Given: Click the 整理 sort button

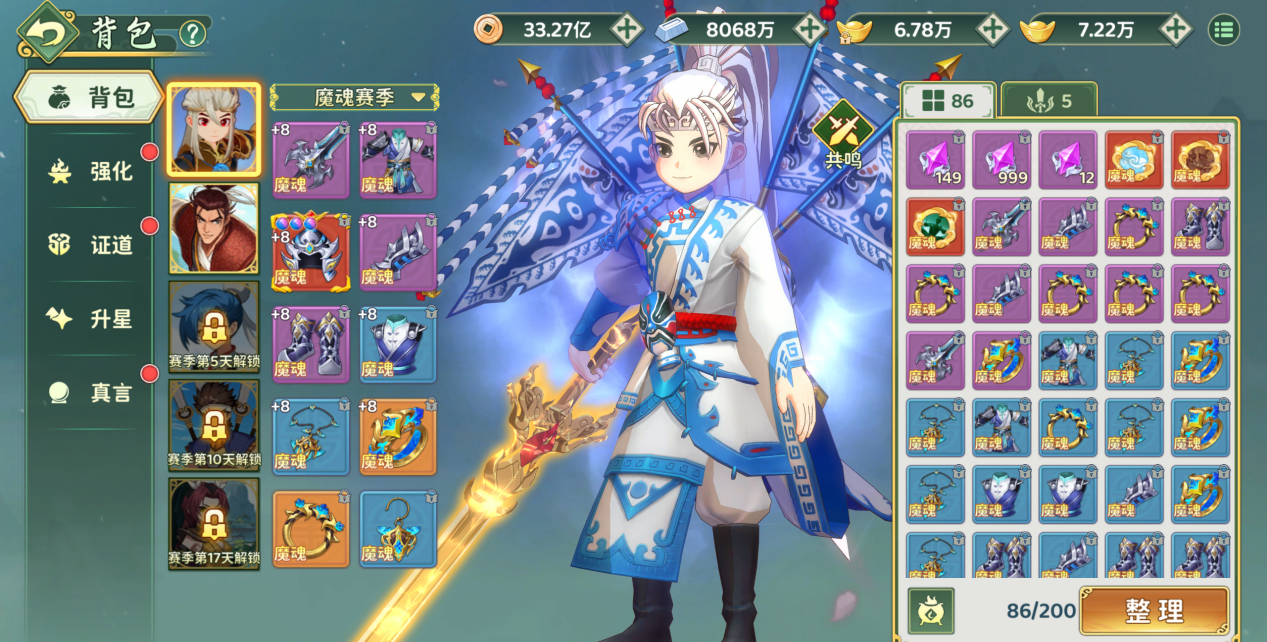Looking at the screenshot, I should [1154, 609].
